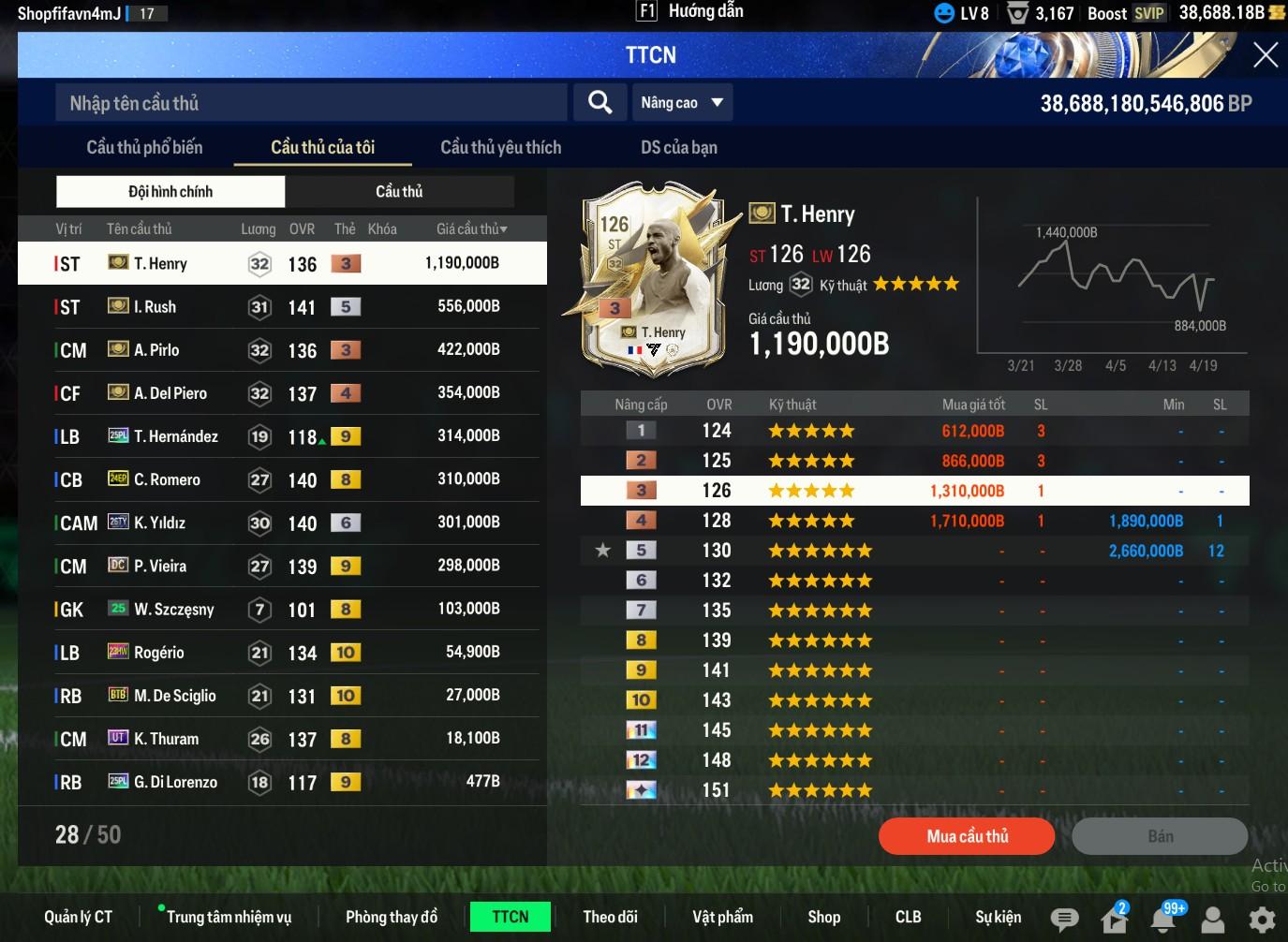Open Quản lý CT in bottom menu
Screen dimensions: 1288x942
tap(78, 917)
